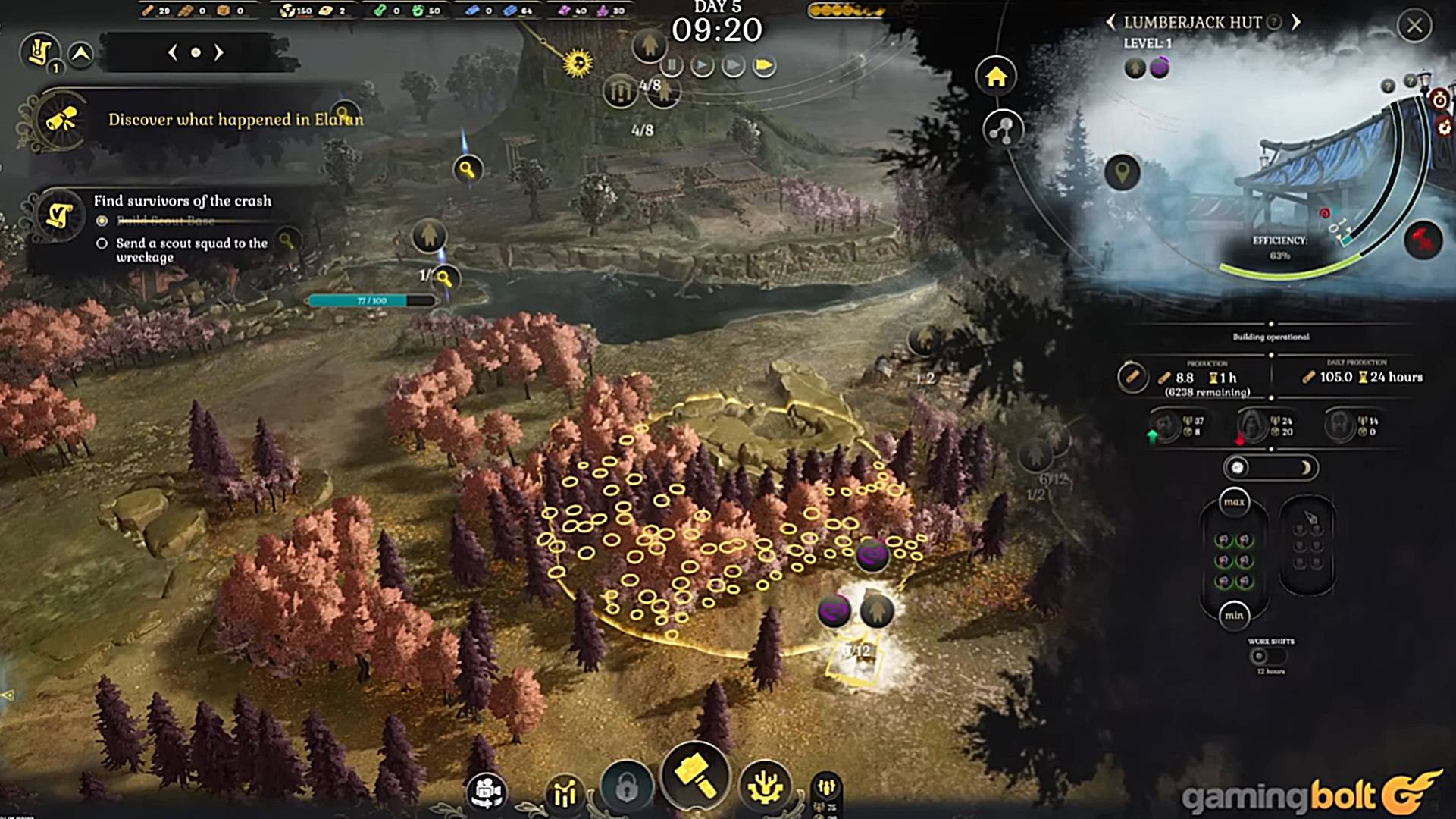Open the connected nodes network icon
This screenshot has height=819, width=1456.
1002,130
